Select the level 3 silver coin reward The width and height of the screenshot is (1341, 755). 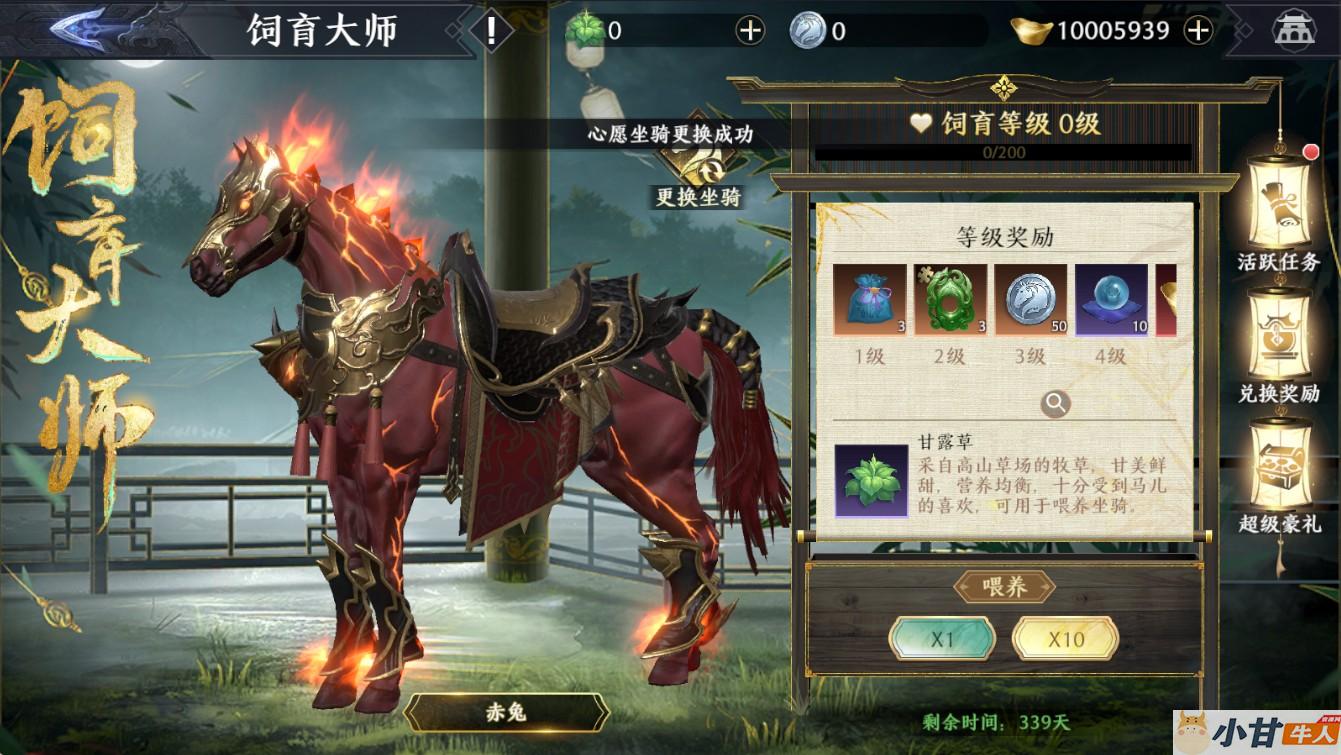coord(1030,300)
